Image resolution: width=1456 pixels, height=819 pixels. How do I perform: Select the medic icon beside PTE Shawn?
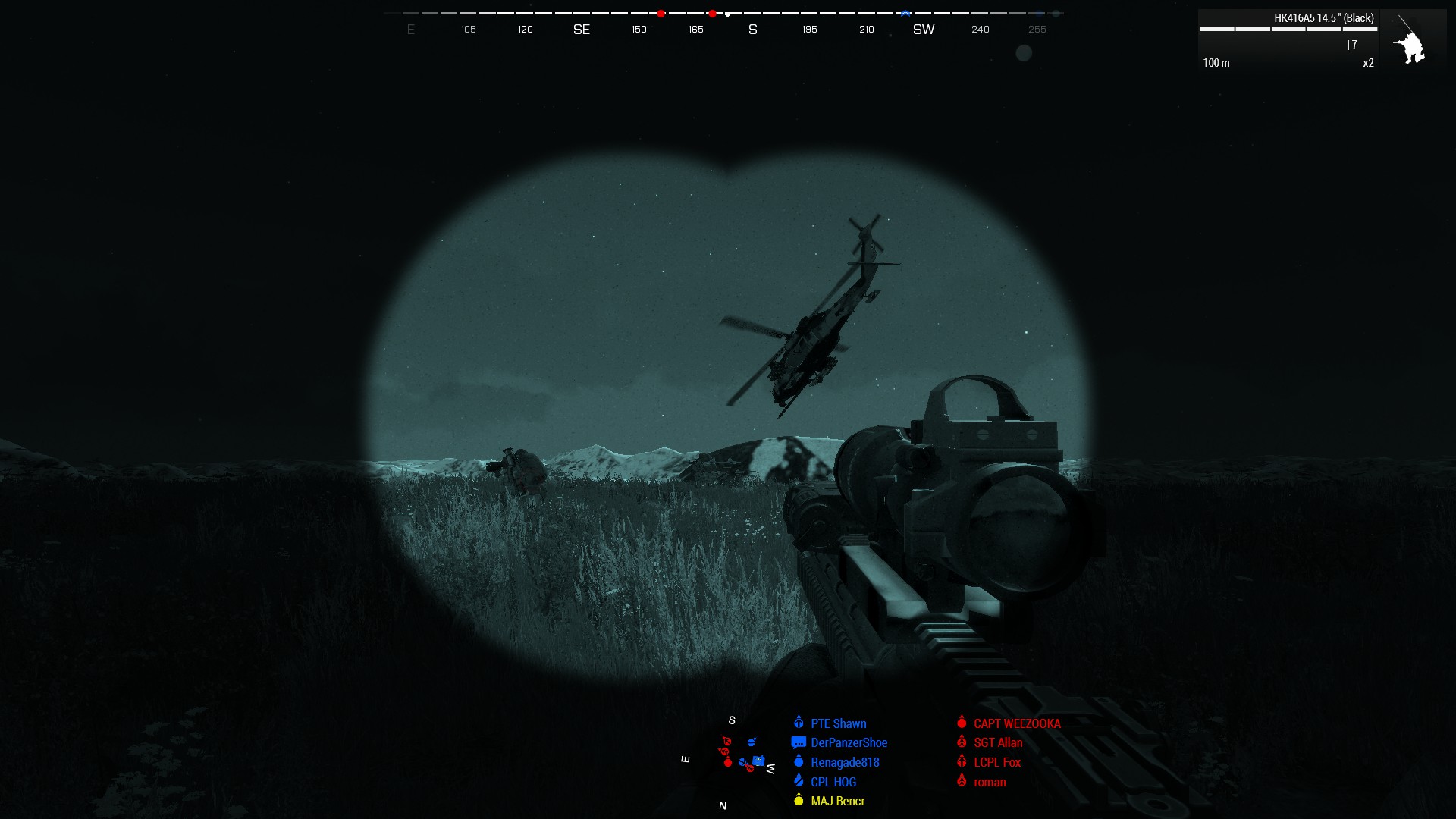(797, 723)
